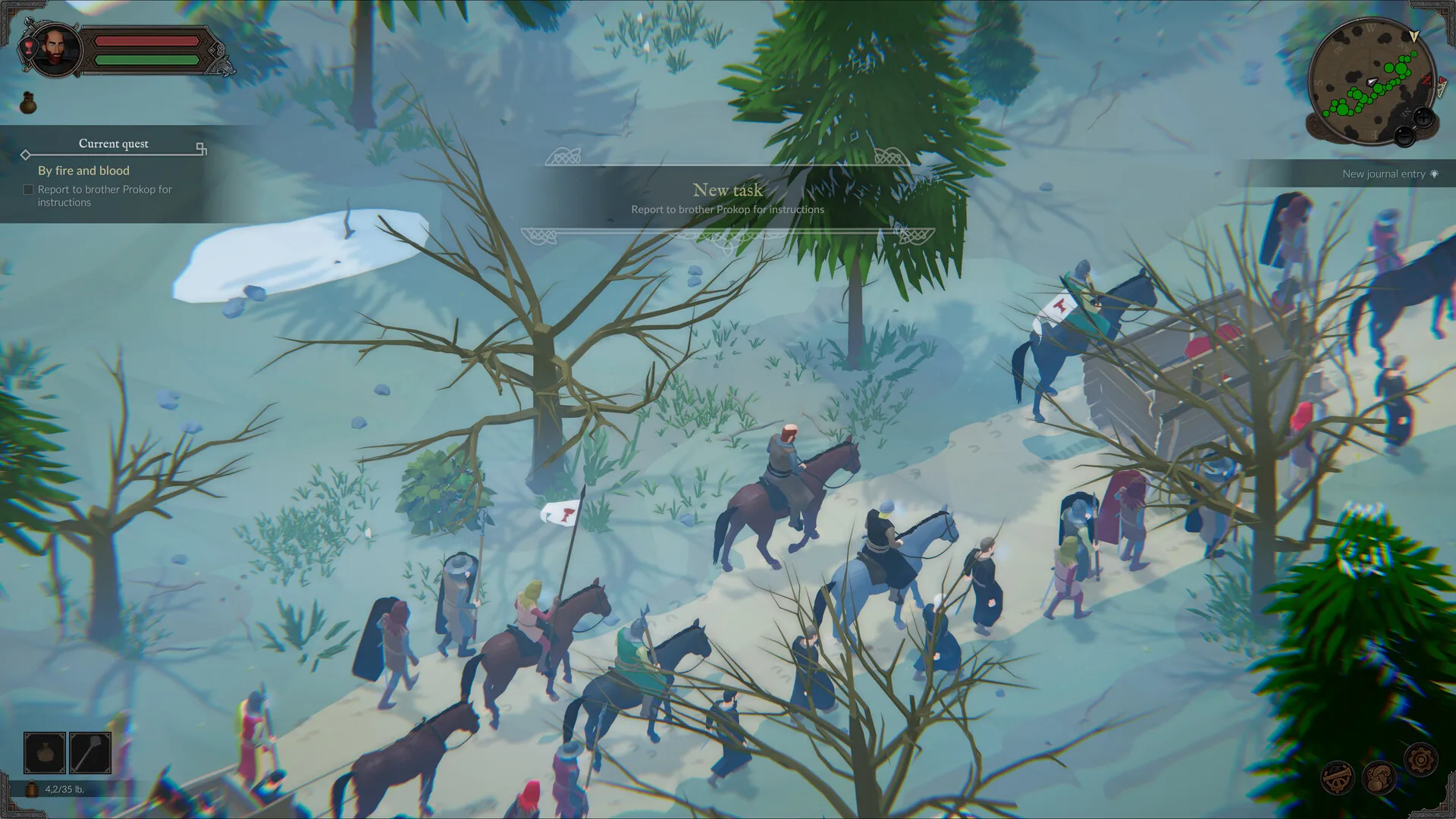Select the pouch hotbar slot
Viewport: 1456px width, 819px height.
tap(45, 752)
